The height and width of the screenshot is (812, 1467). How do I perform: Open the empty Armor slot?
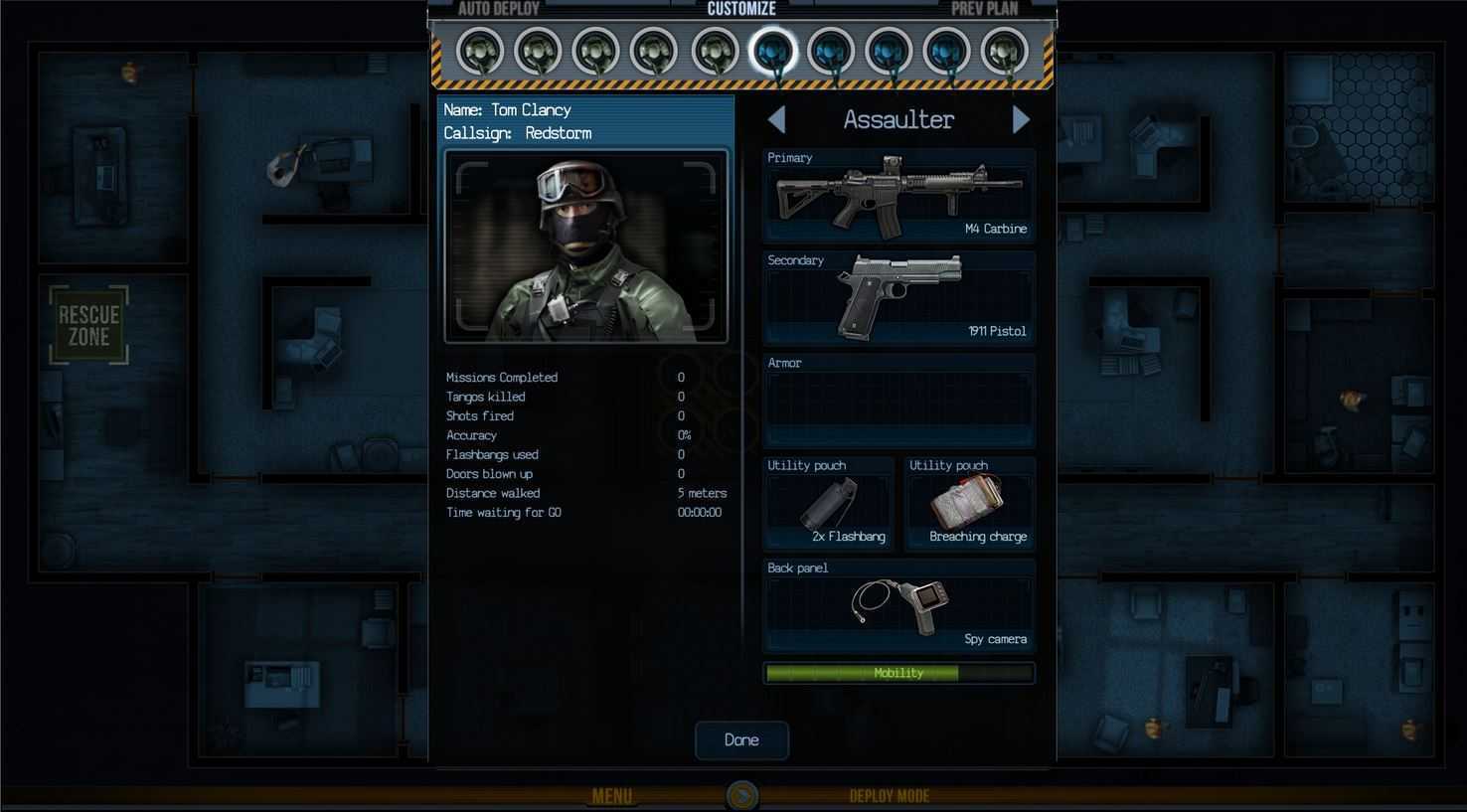[898, 402]
